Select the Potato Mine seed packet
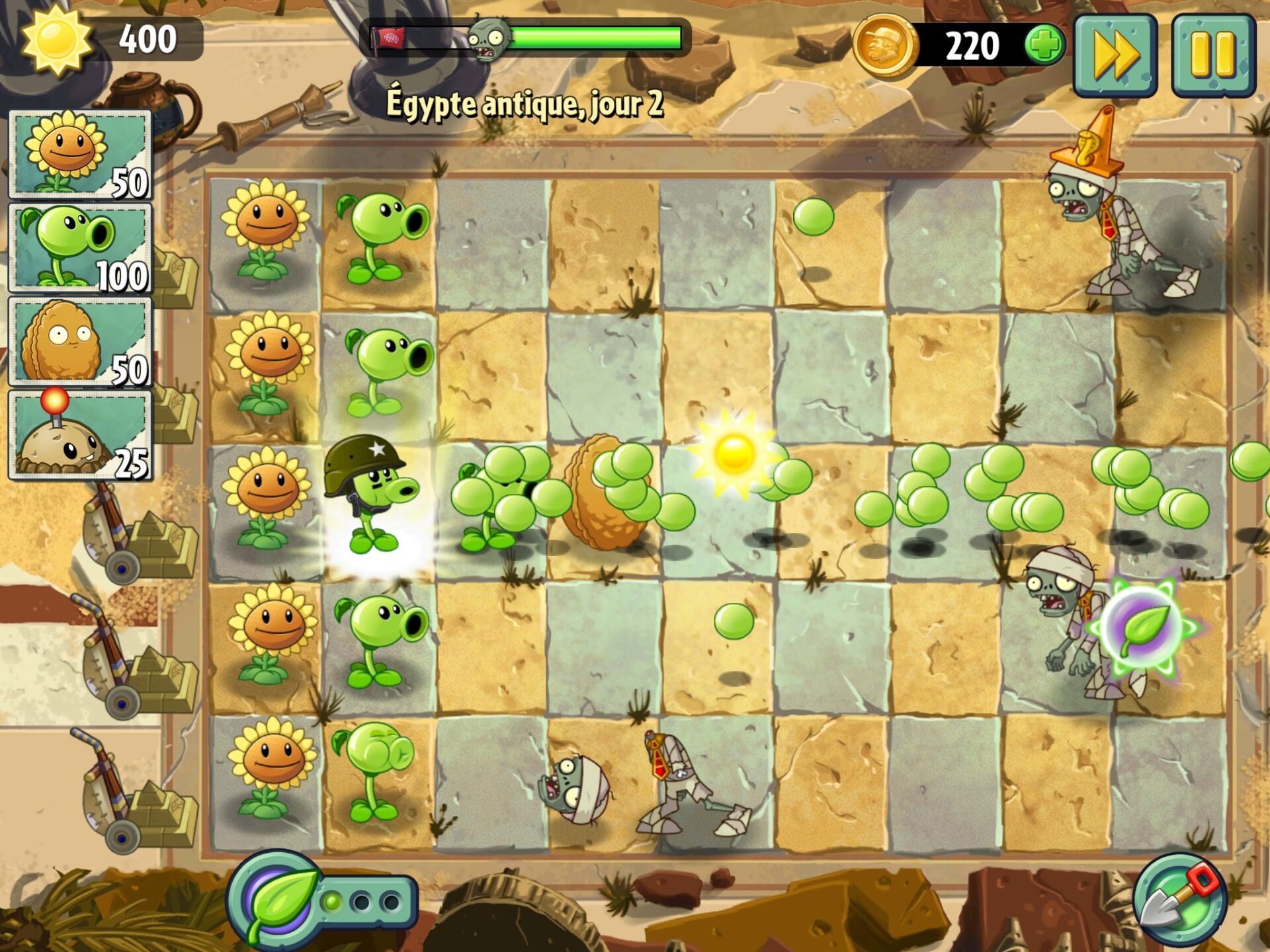 (80, 434)
